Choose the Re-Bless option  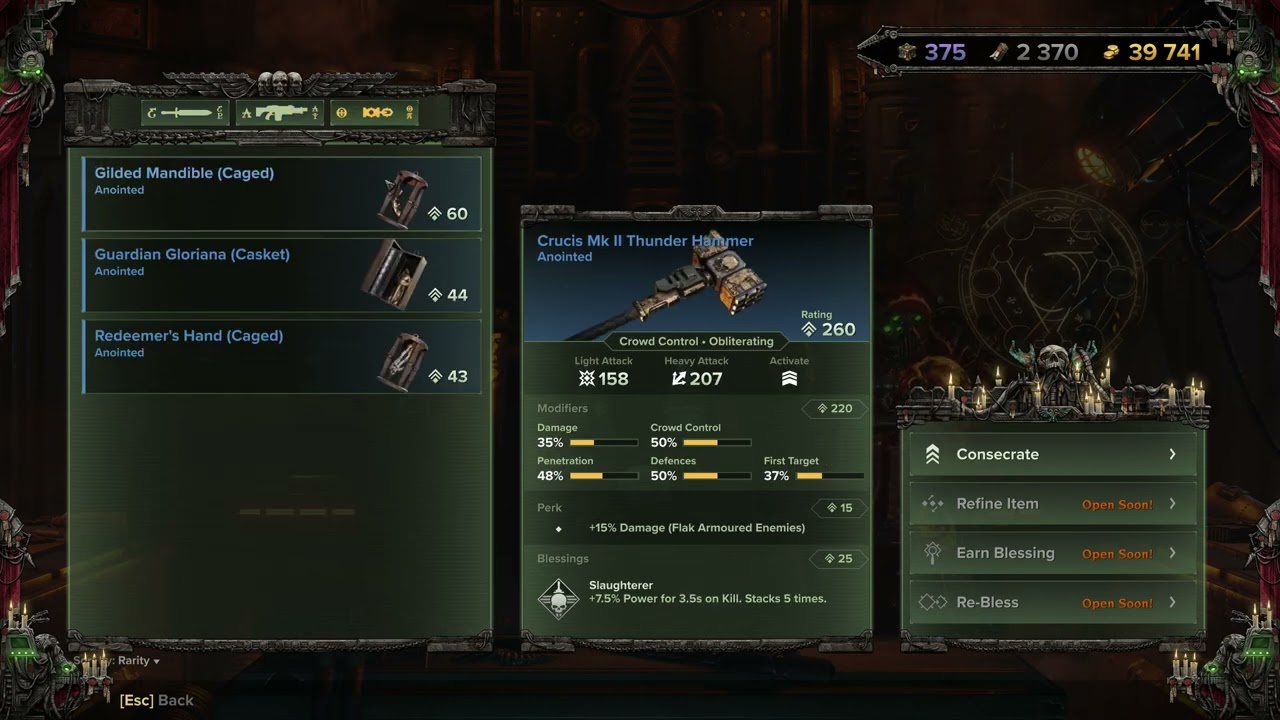[x=1053, y=602]
